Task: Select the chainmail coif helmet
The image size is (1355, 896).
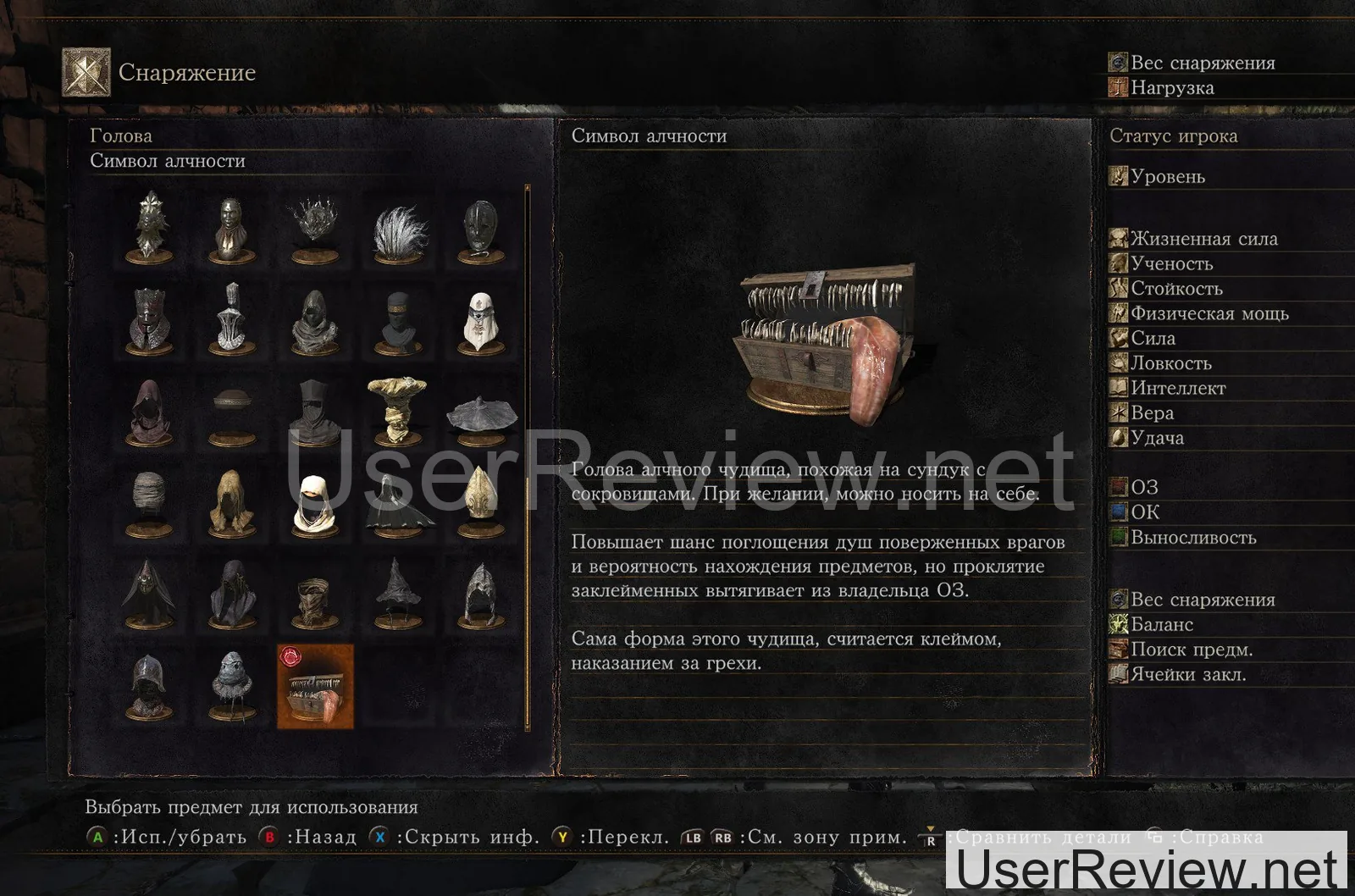Action: click(x=480, y=593)
